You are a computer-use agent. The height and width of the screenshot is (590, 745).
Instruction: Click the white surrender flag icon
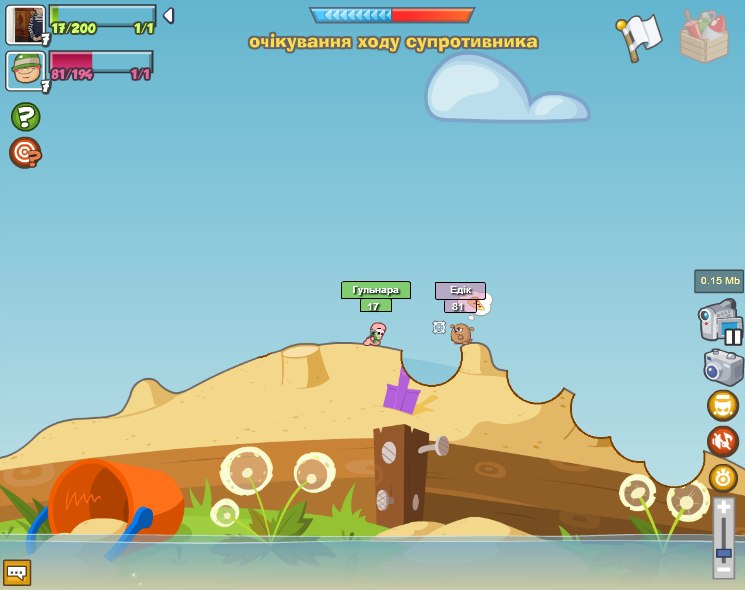(x=639, y=36)
